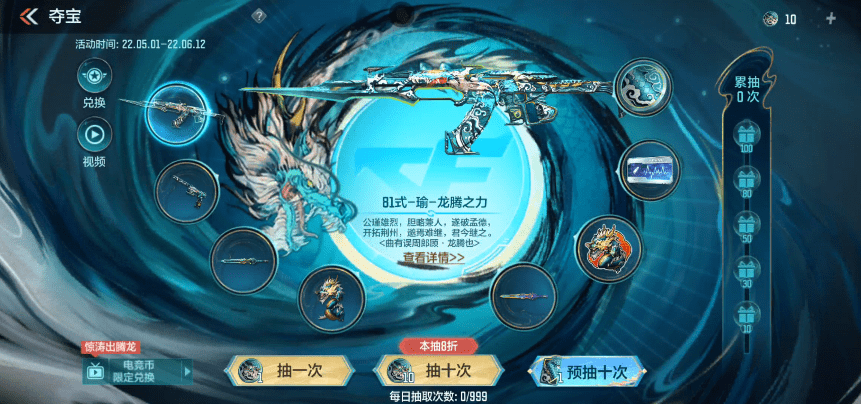This screenshot has height=404, width=861.
Task: Add more draw tickets with plus button
Action: (x=830, y=18)
